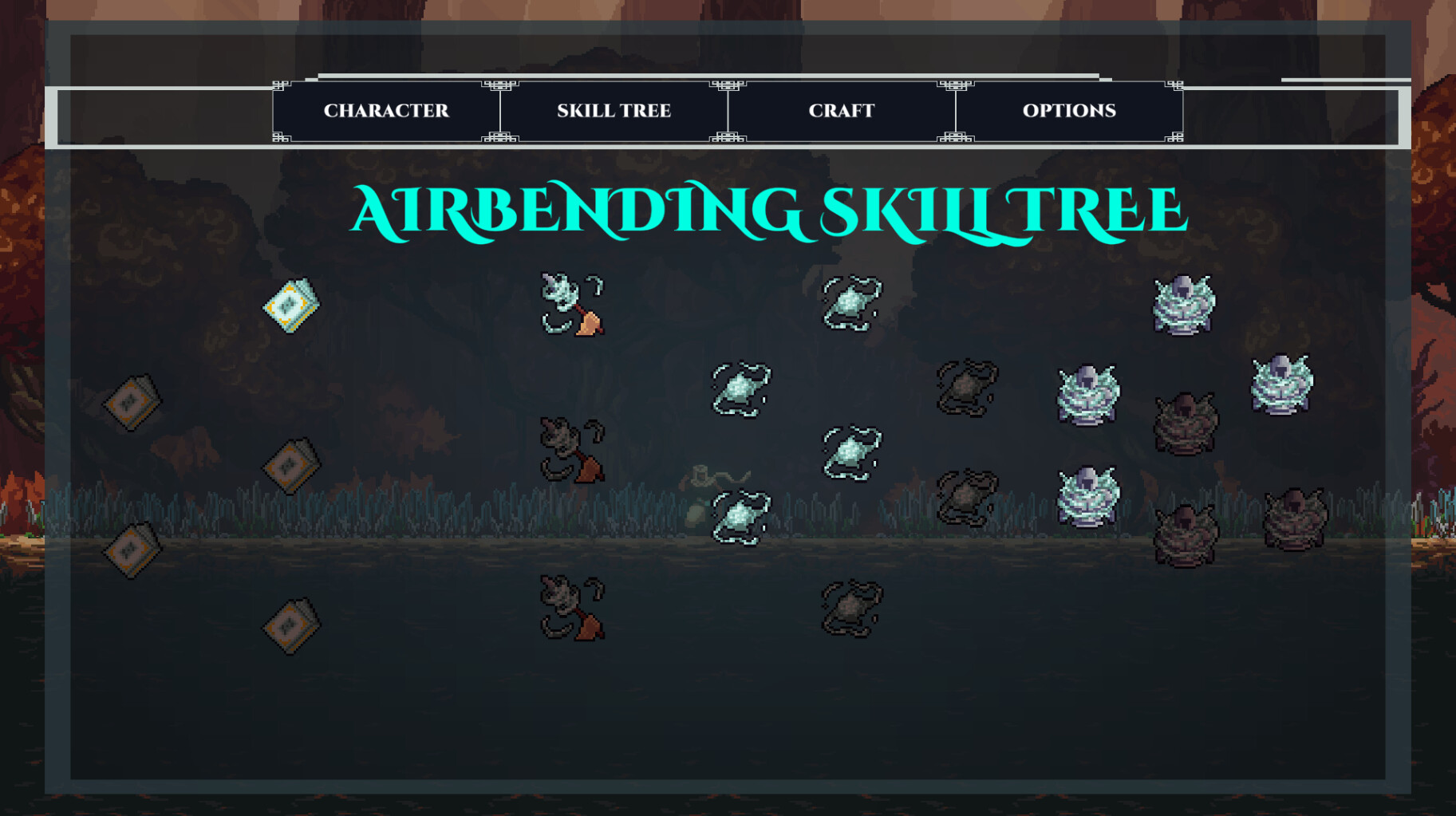Click the Skill Tree button

[x=614, y=111]
